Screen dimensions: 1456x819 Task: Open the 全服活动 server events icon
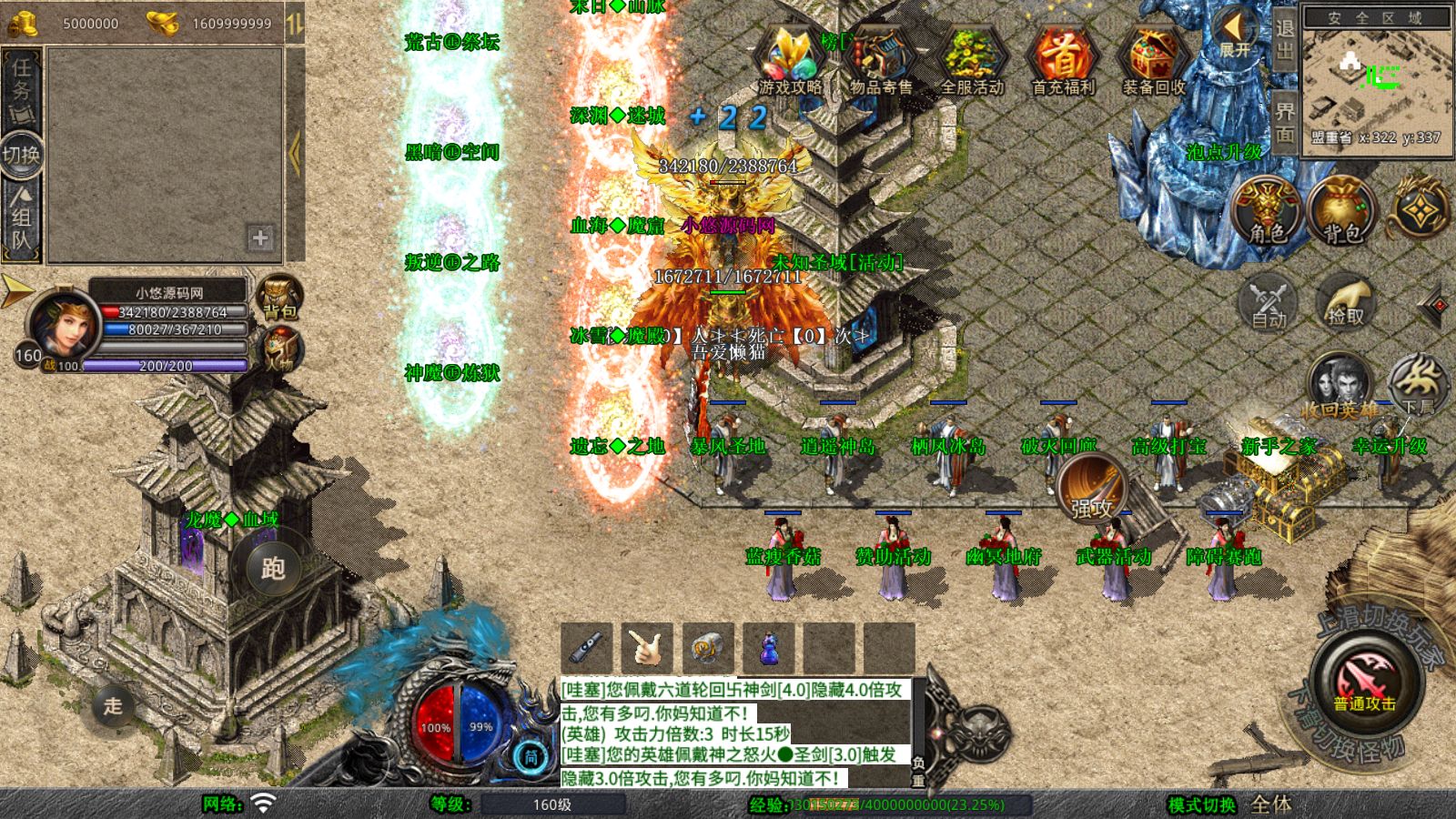(x=972, y=61)
